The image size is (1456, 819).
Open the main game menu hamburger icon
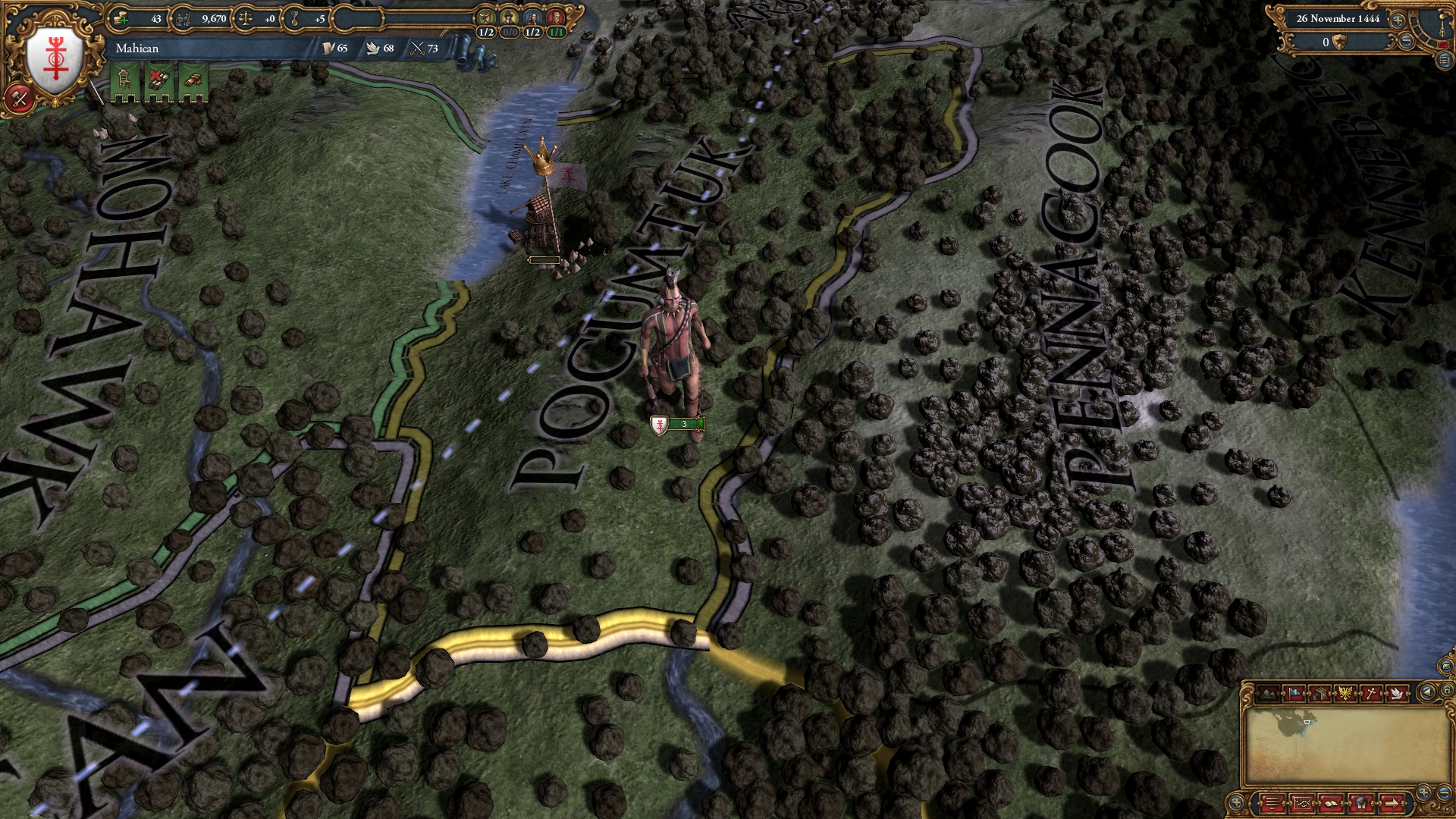click(1273, 802)
